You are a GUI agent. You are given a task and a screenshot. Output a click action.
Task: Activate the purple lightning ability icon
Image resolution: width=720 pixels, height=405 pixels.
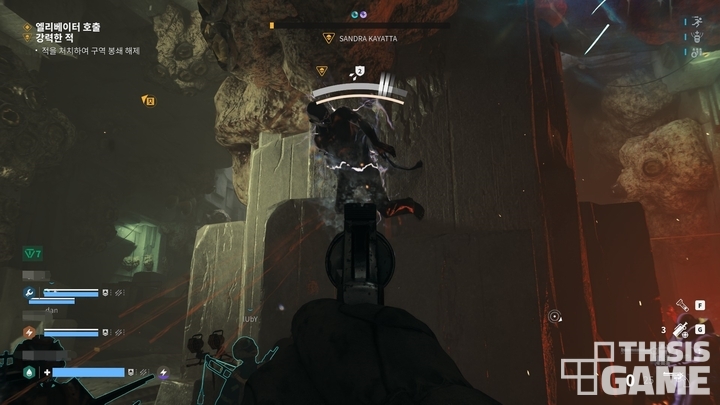(x=164, y=373)
